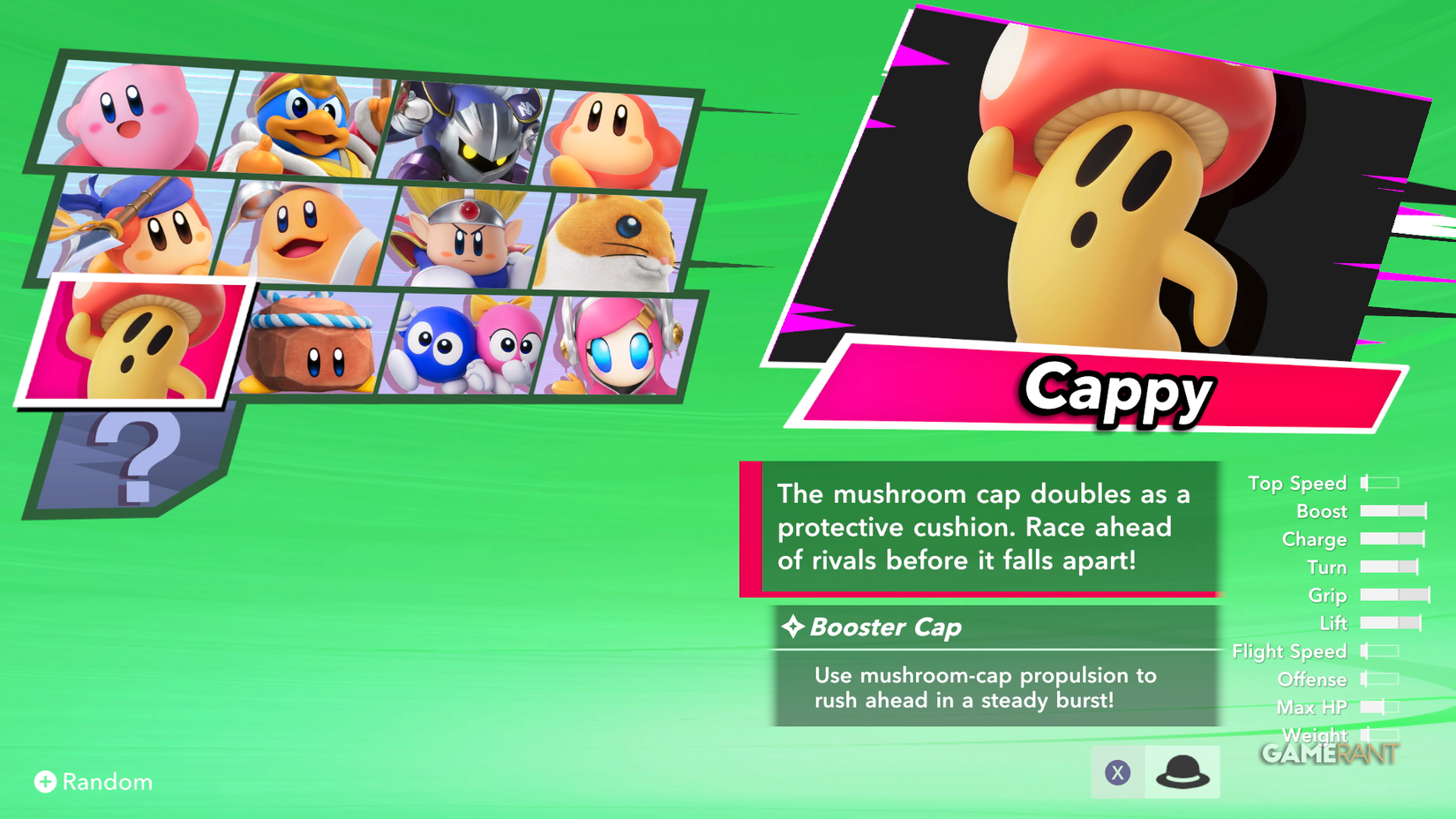This screenshot has width=1456, height=819.
Task: Click the Boost stat bar
Action: pos(1394,511)
